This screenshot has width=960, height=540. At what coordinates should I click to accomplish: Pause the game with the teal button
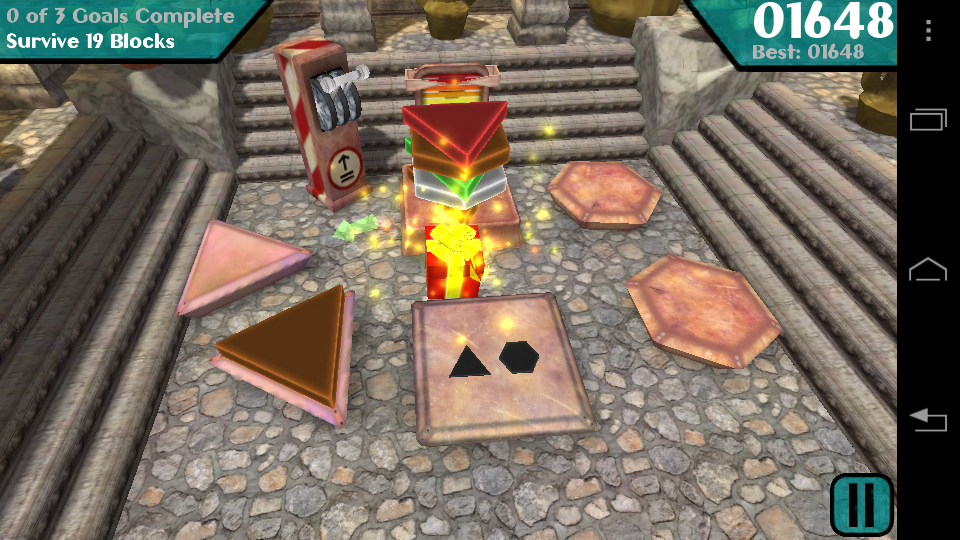pos(861,504)
